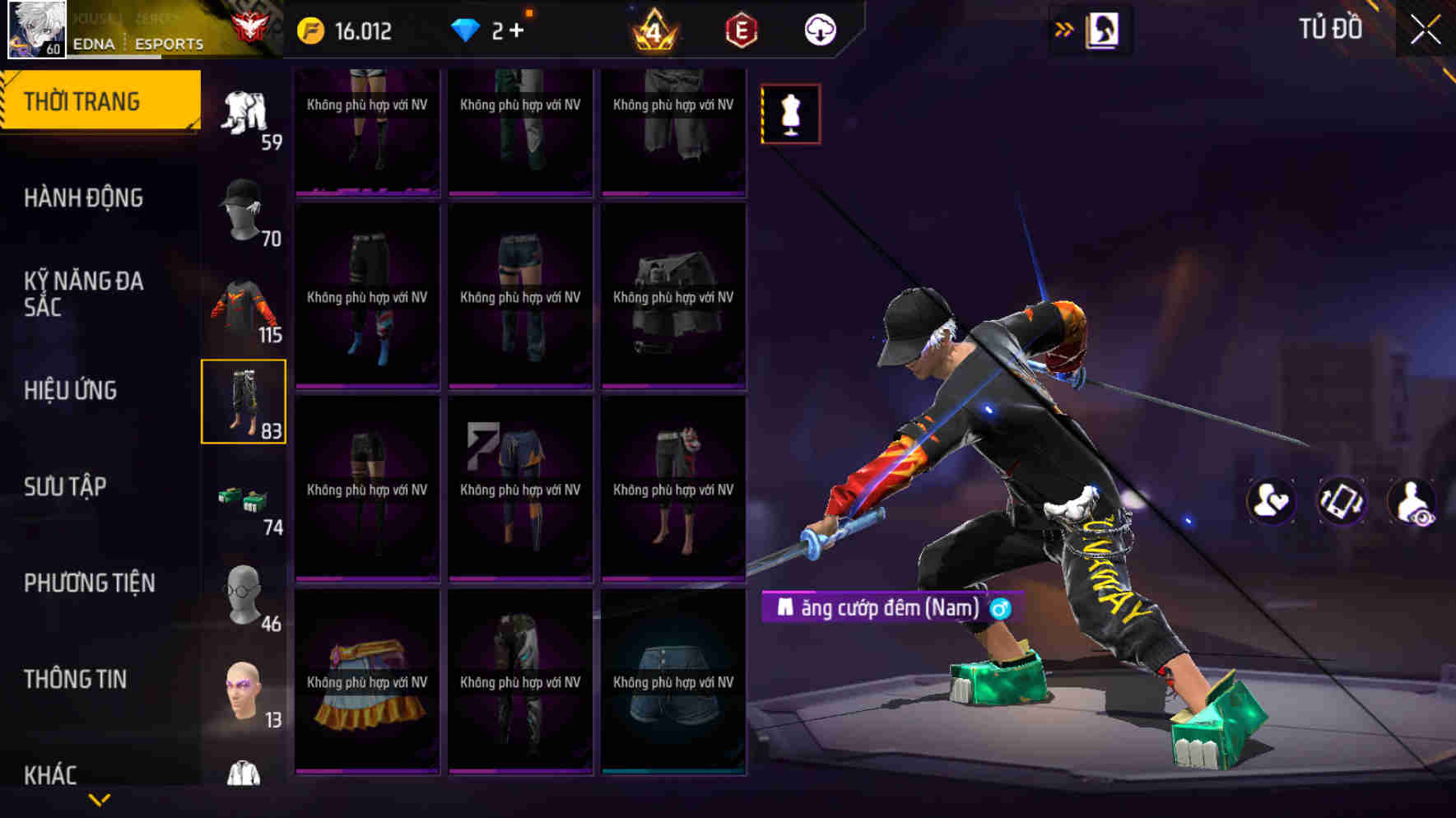This screenshot has height=818, width=1456.
Task: Select the THỜI TRANG highlighted tab button
Action: coord(91,100)
